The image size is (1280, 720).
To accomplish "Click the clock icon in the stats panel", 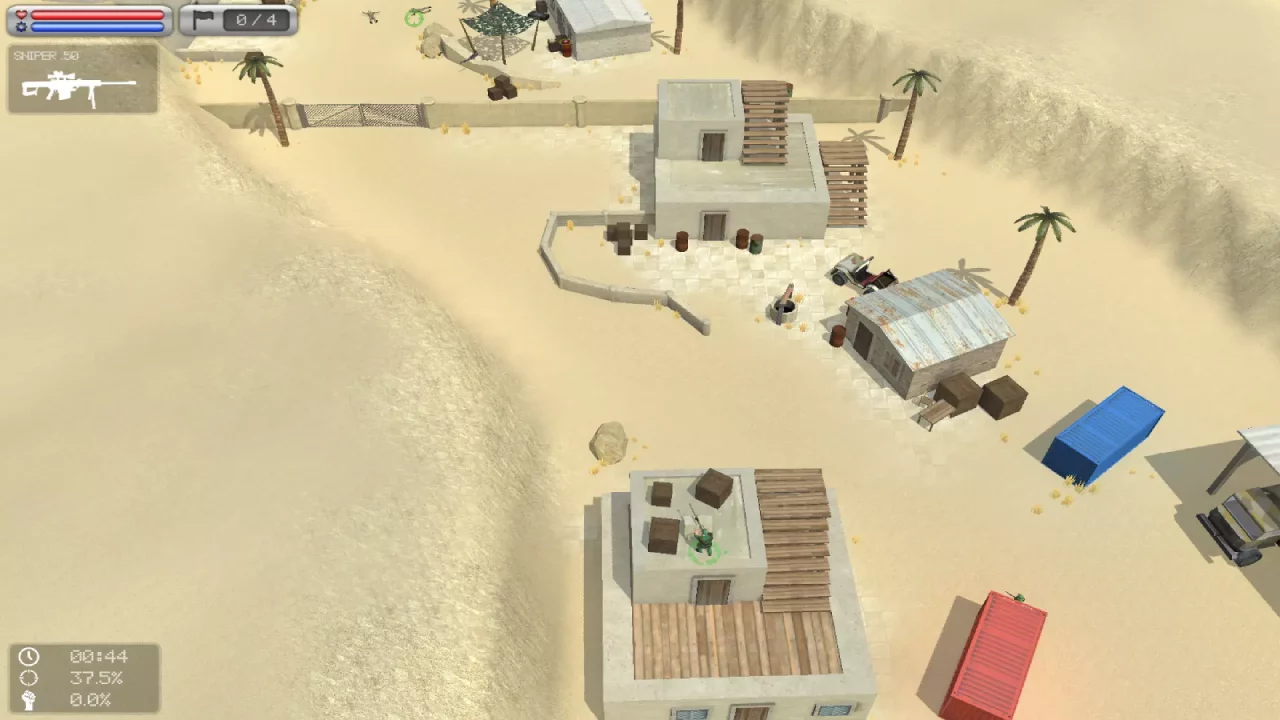I will [x=29, y=656].
